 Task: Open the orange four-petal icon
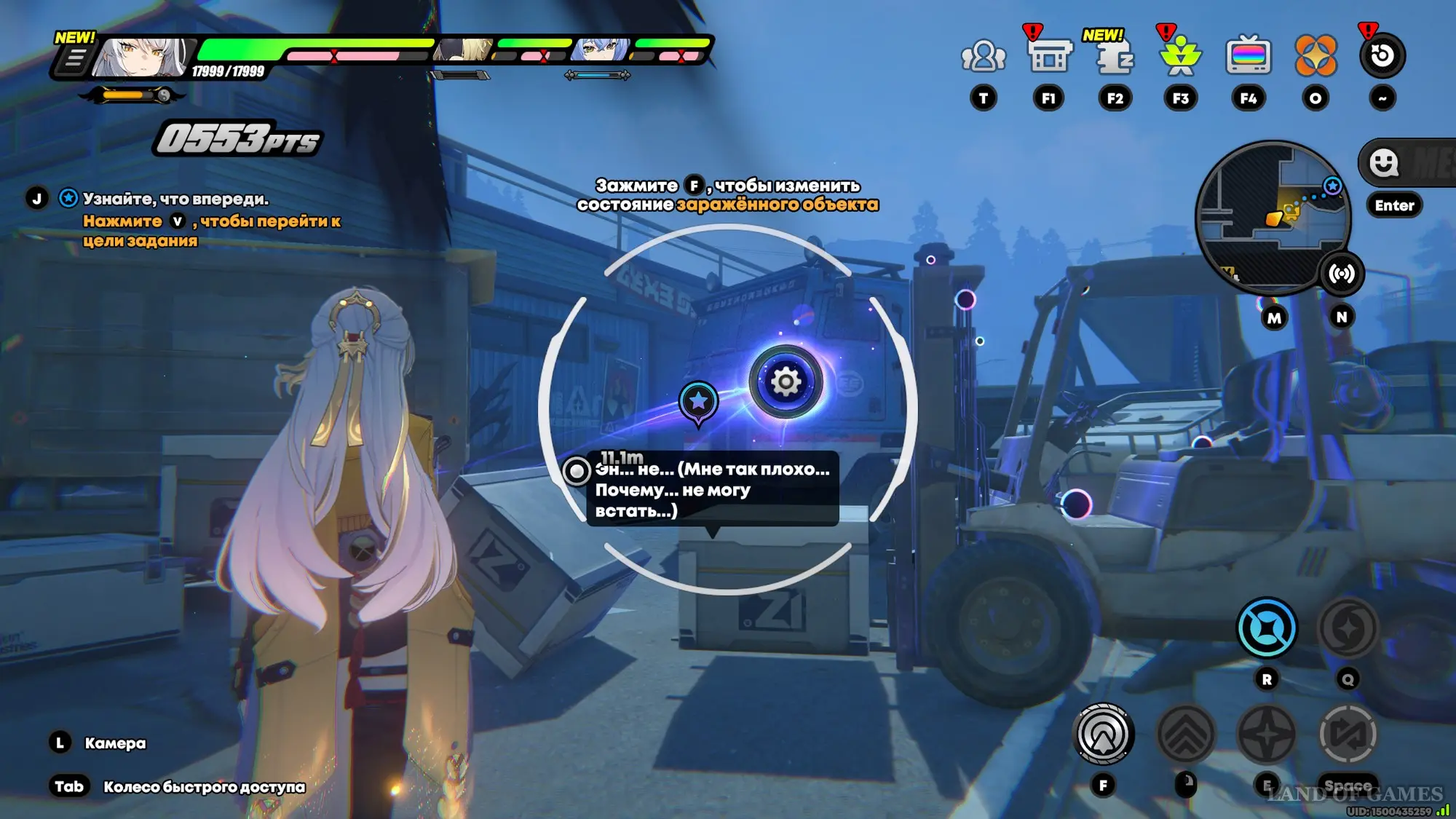coord(1315,56)
